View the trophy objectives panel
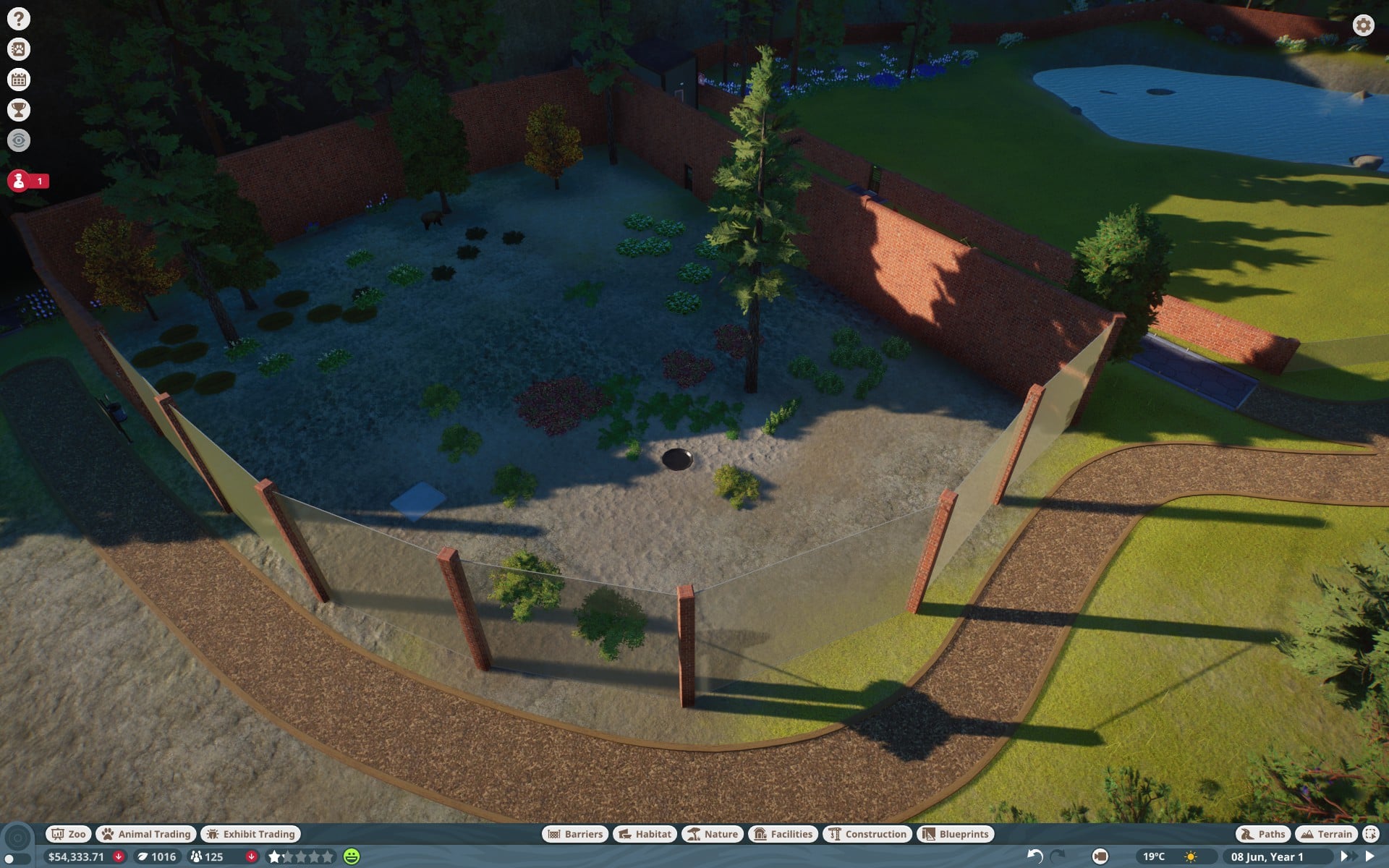This screenshot has height=868, width=1389. click(x=19, y=110)
